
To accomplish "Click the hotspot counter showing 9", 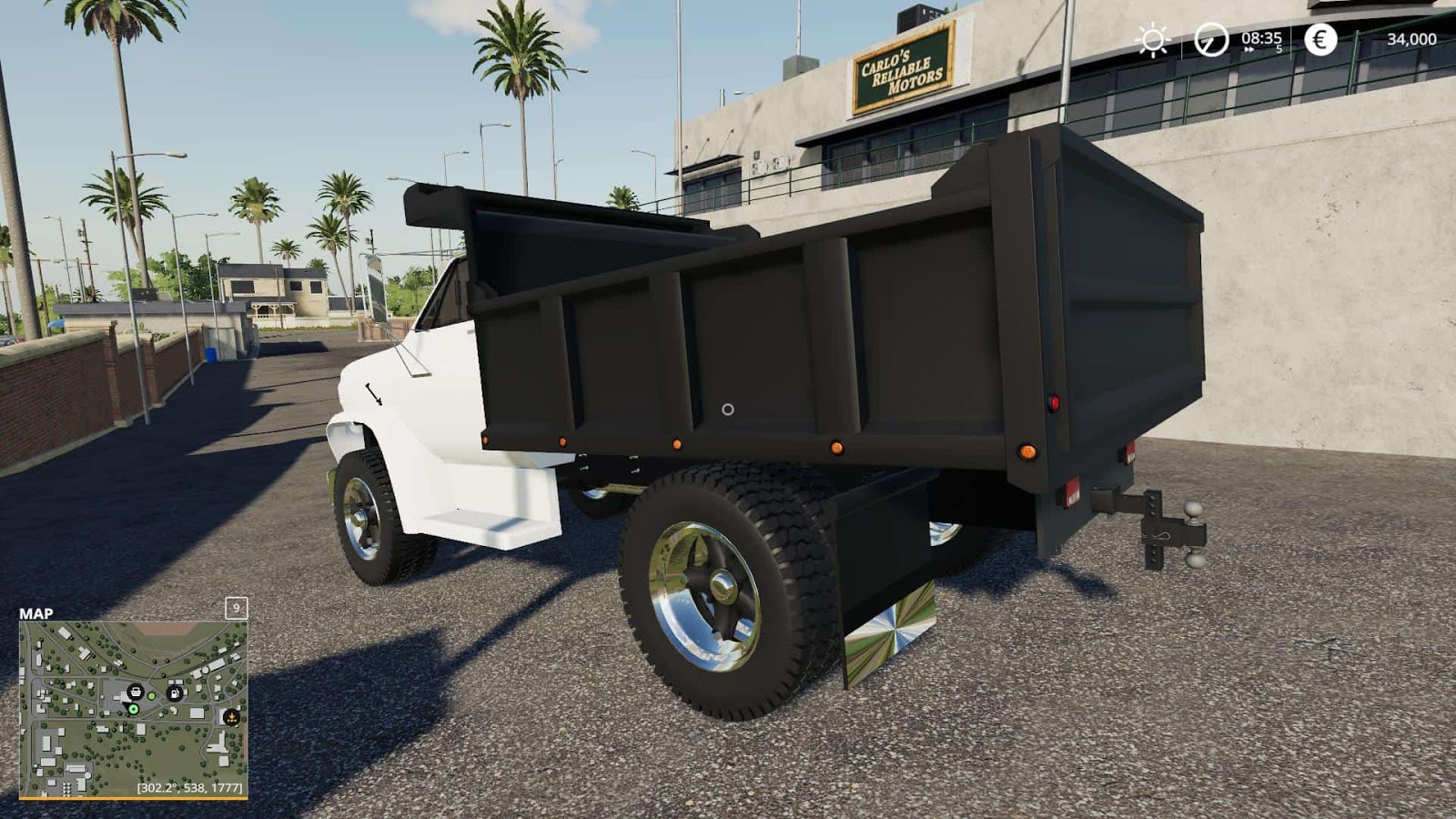I will [237, 609].
